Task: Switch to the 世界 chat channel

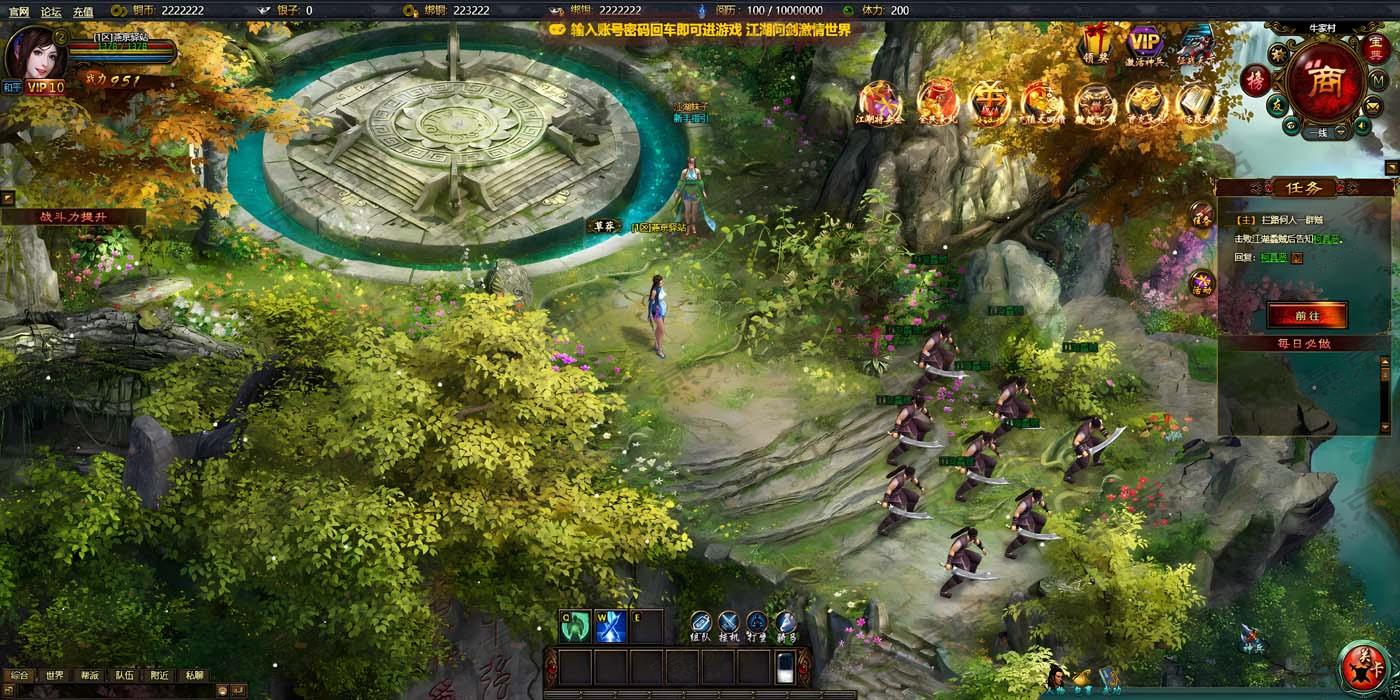Action: pyautogui.click(x=54, y=675)
